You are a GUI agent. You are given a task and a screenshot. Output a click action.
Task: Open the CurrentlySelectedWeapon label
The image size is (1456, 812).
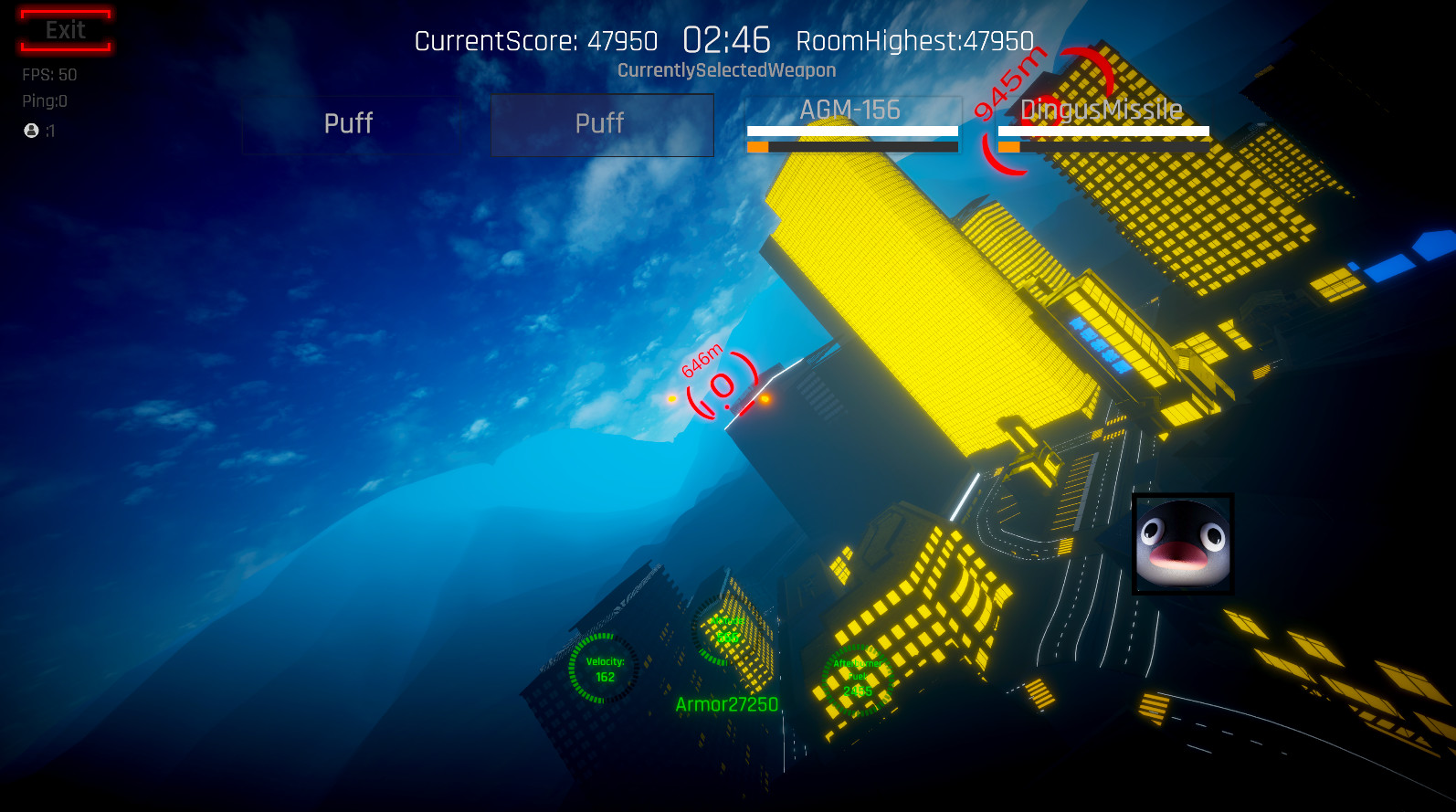tap(727, 69)
